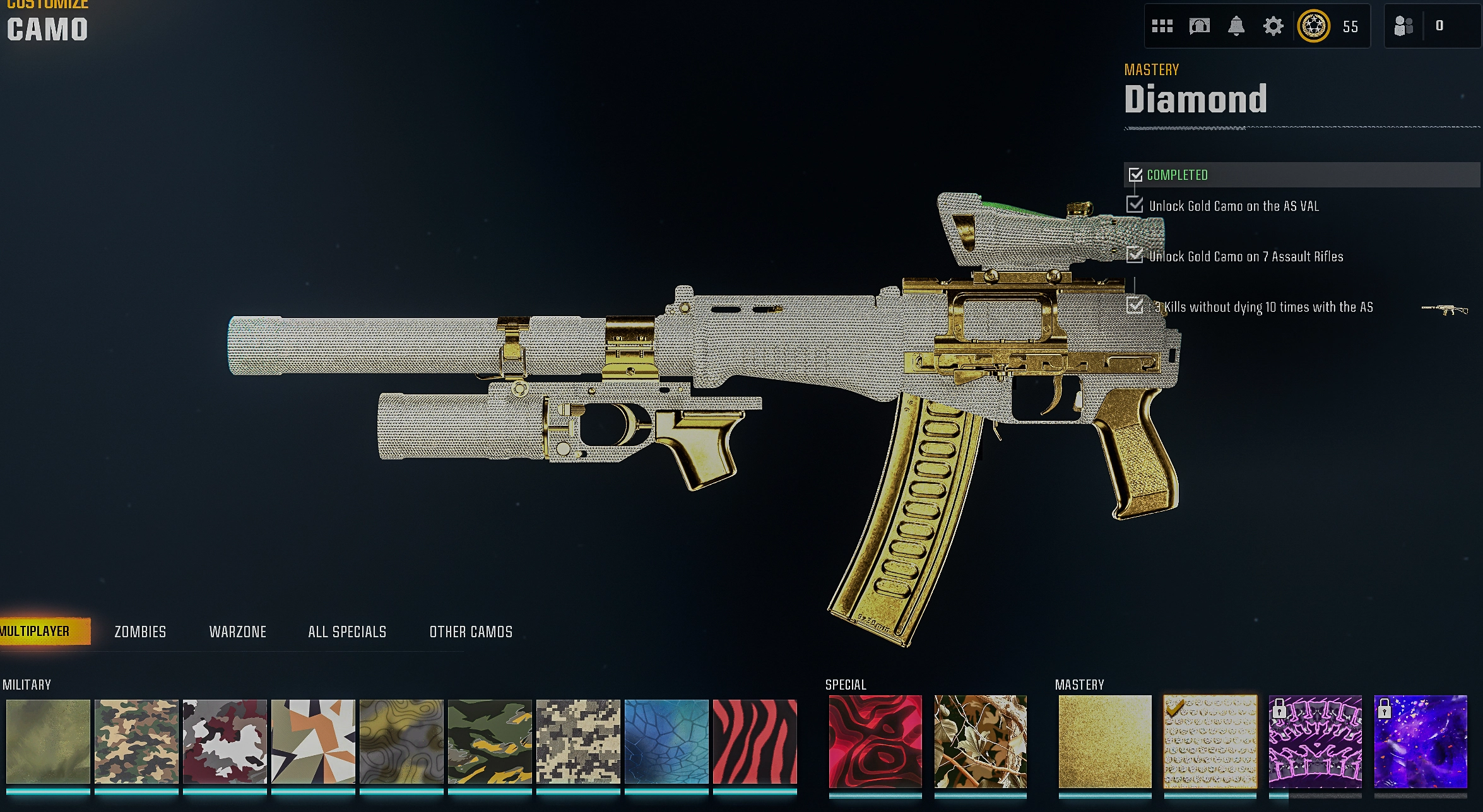
Task: Open the Warzone camo tab
Action: (237, 632)
